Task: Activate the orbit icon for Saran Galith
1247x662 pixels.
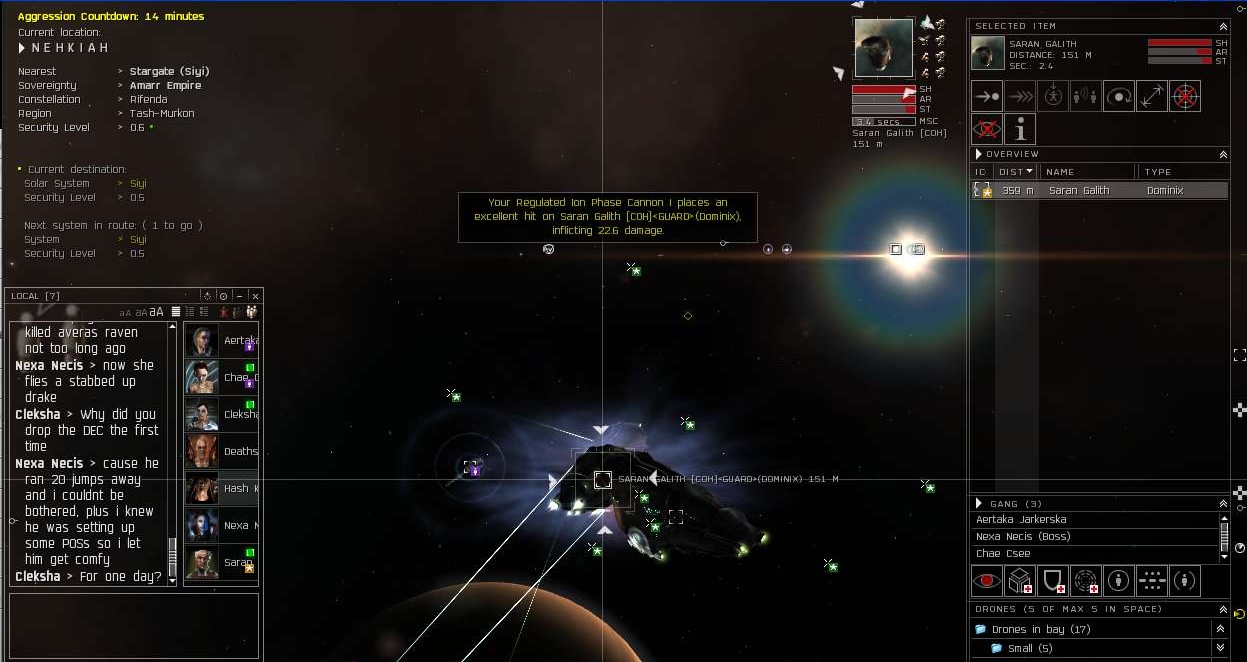Action: [1119, 96]
